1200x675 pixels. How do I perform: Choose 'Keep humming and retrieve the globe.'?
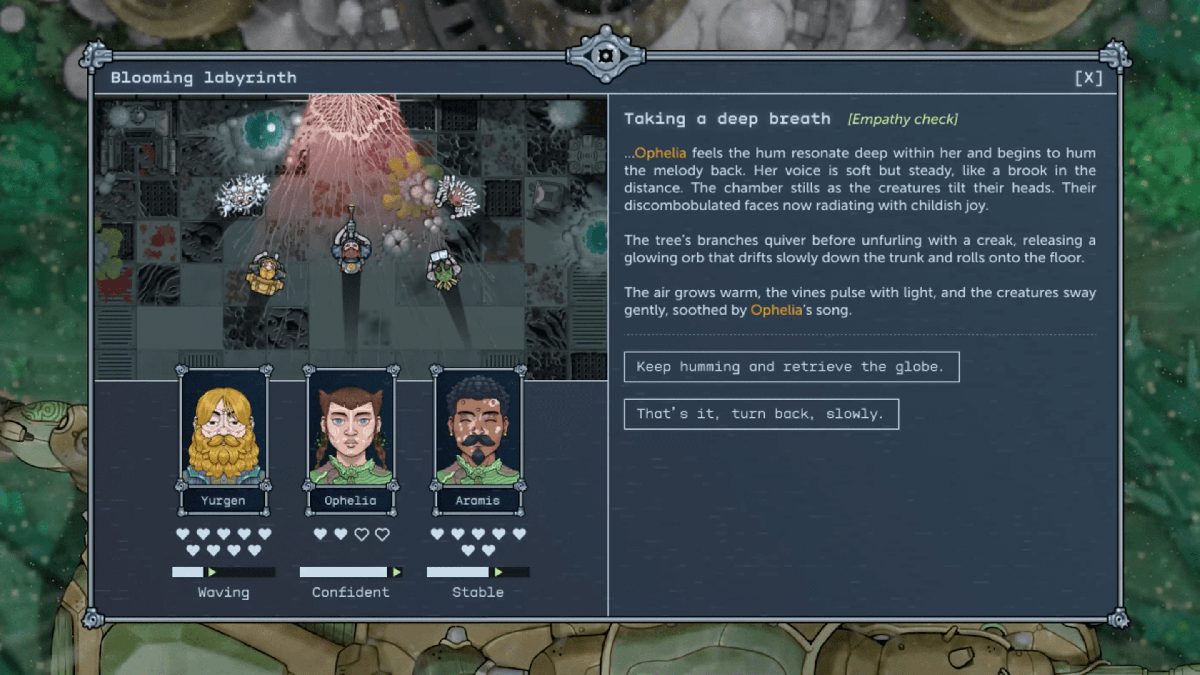[790, 367]
